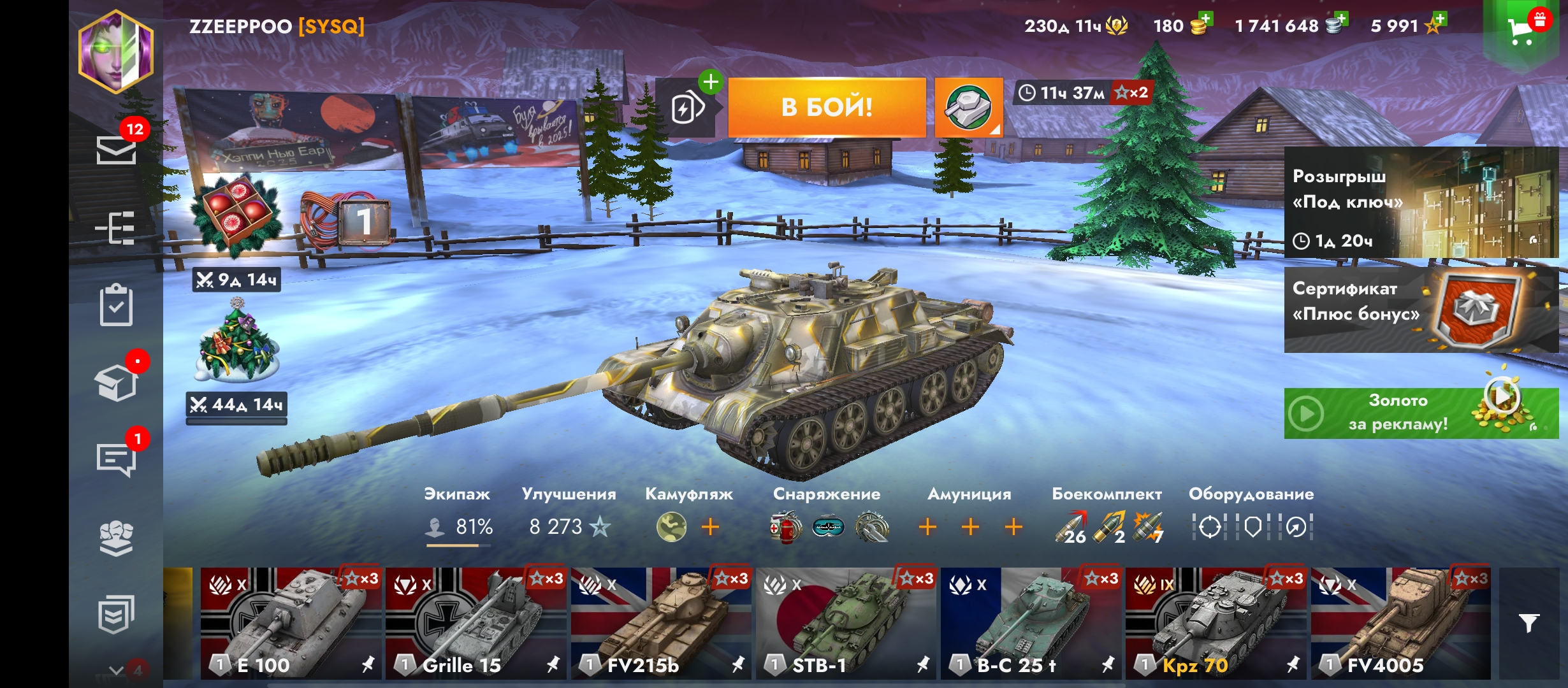Image resolution: width=1568 pixels, height=688 pixels.
Task: Watch an ad via Золото за рекламу
Action: (x=1420, y=413)
